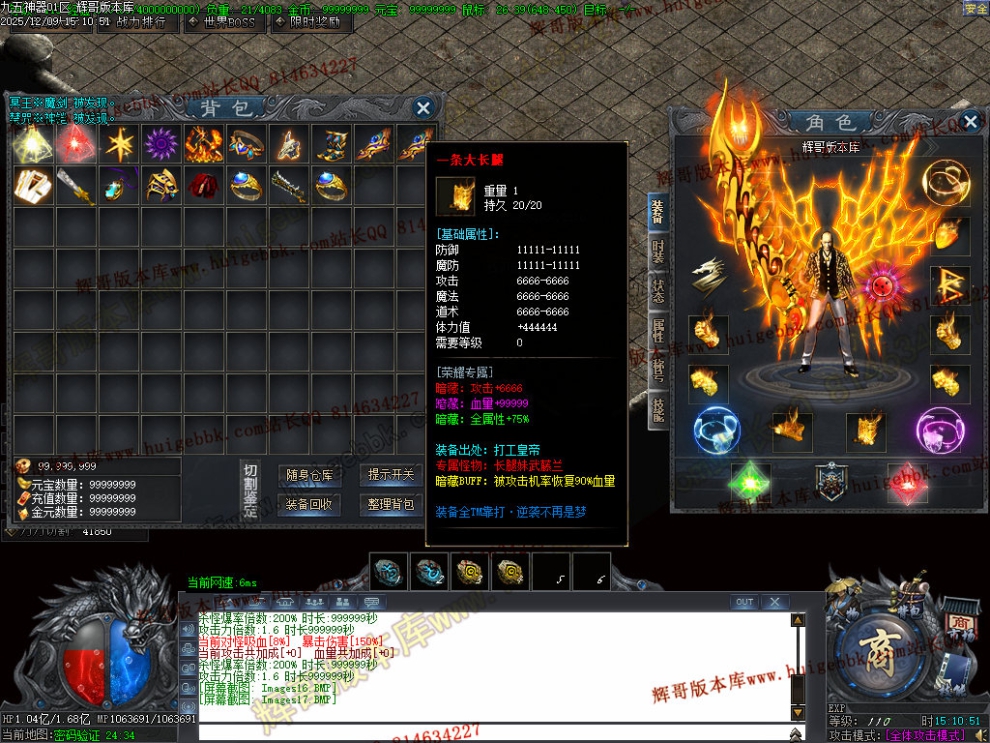Close the 背包 backpack window
The image size is (990, 743).
coord(423,108)
